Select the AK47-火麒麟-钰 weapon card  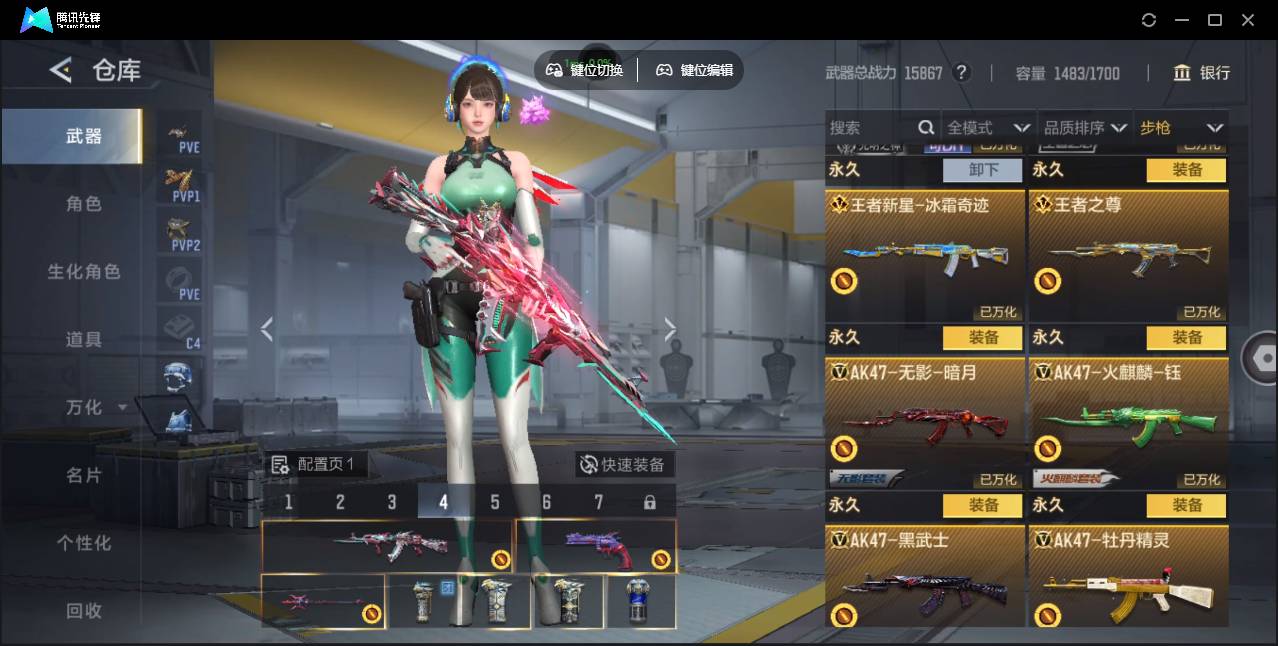coord(1128,422)
